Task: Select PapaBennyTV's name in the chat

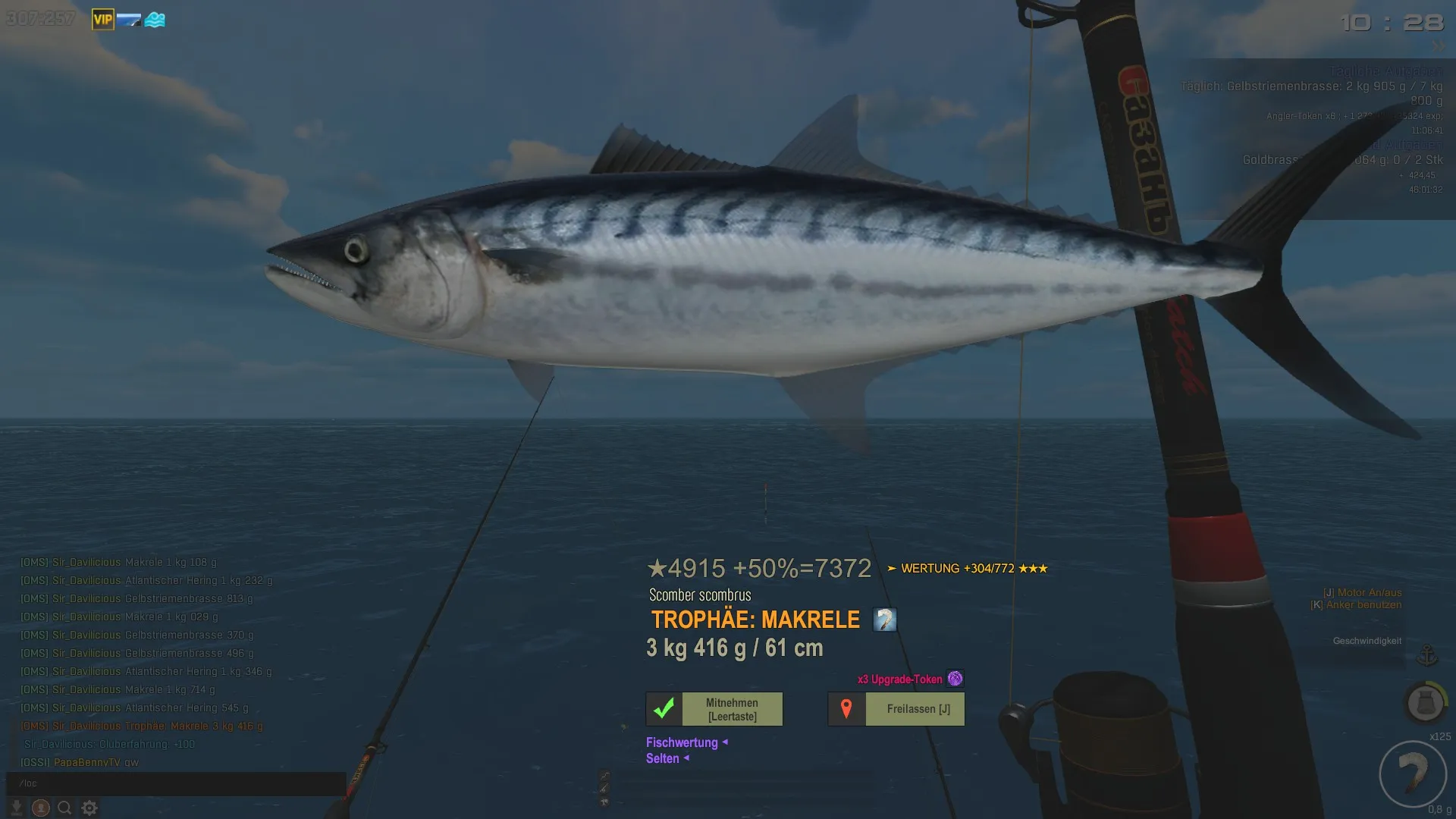Action: [86, 762]
